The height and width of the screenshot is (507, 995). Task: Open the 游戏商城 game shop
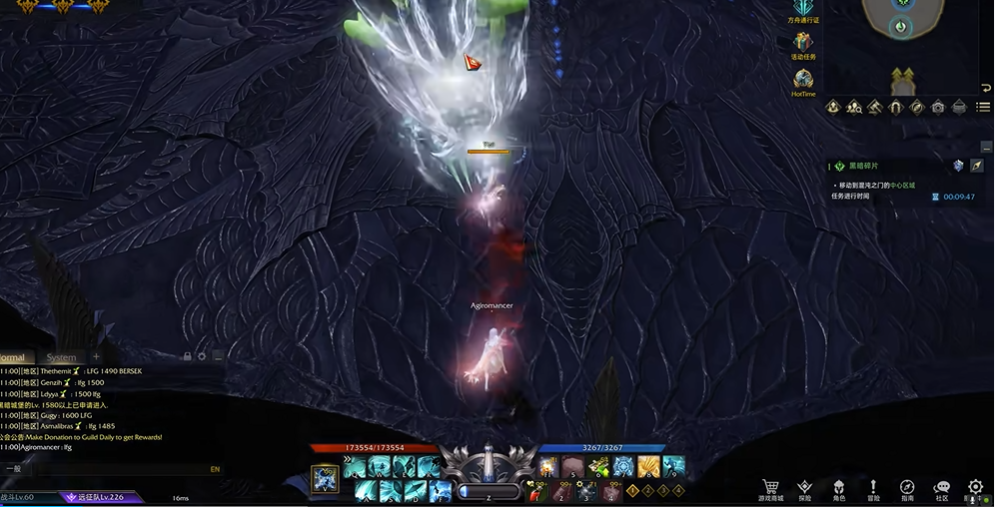(x=771, y=489)
